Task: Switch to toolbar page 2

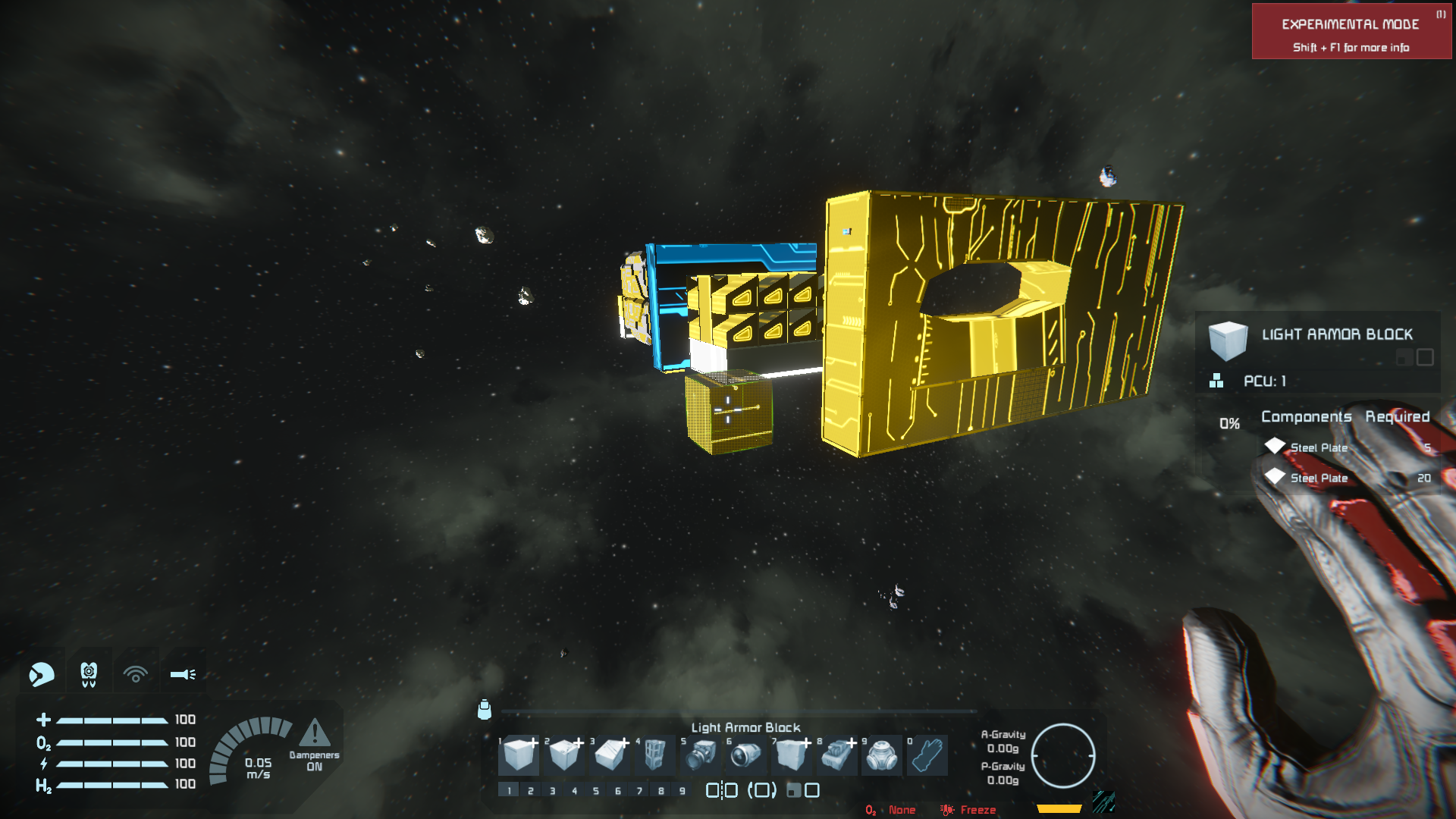Action: (x=531, y=791)
